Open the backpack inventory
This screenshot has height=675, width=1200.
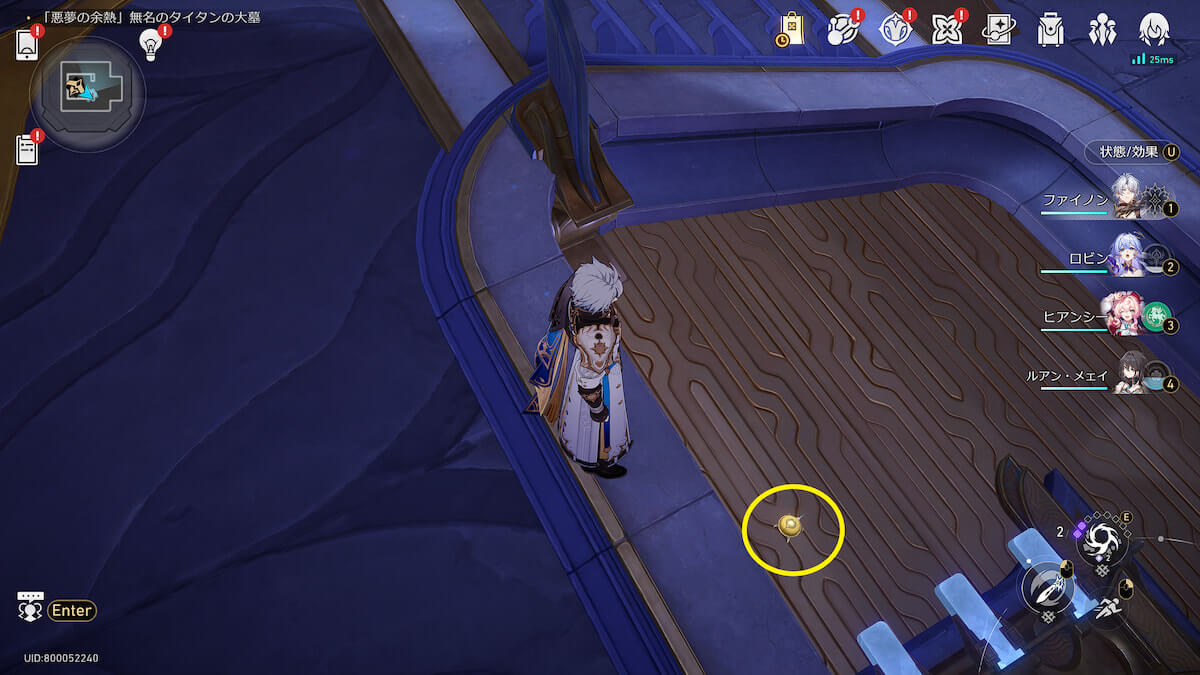(x=1050, y=30)
